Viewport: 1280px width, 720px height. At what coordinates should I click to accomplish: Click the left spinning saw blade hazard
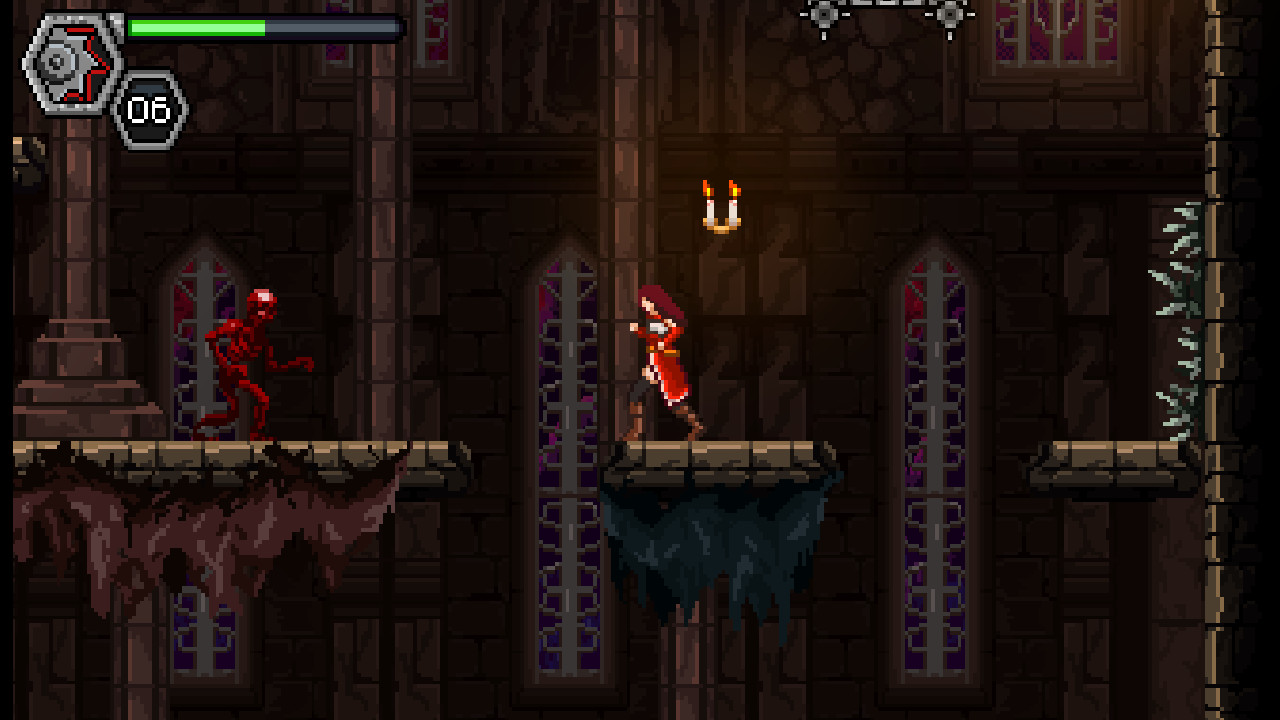(823, 15)
